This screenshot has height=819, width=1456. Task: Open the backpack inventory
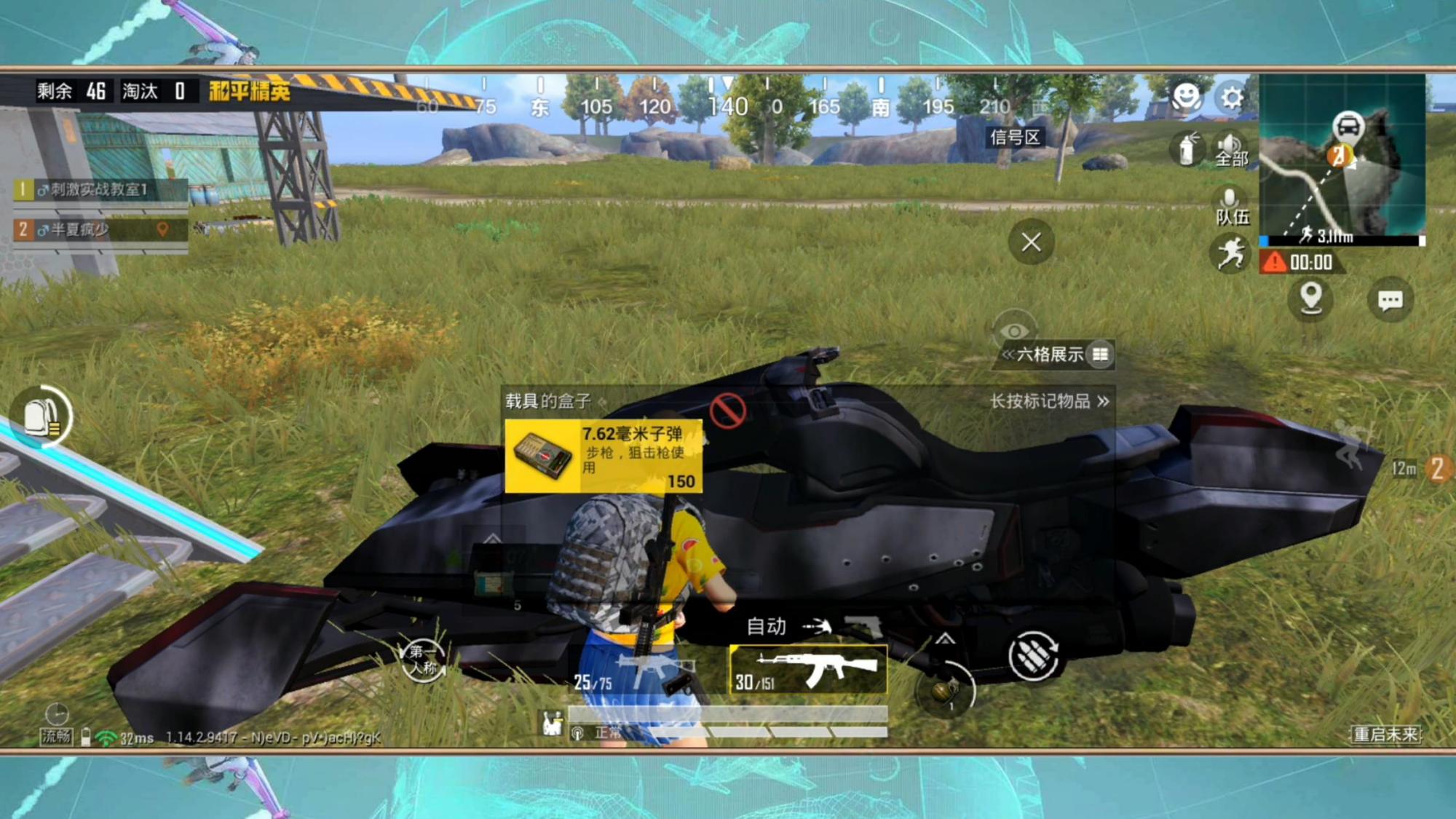pyautogui.click(x=42, y=417)
